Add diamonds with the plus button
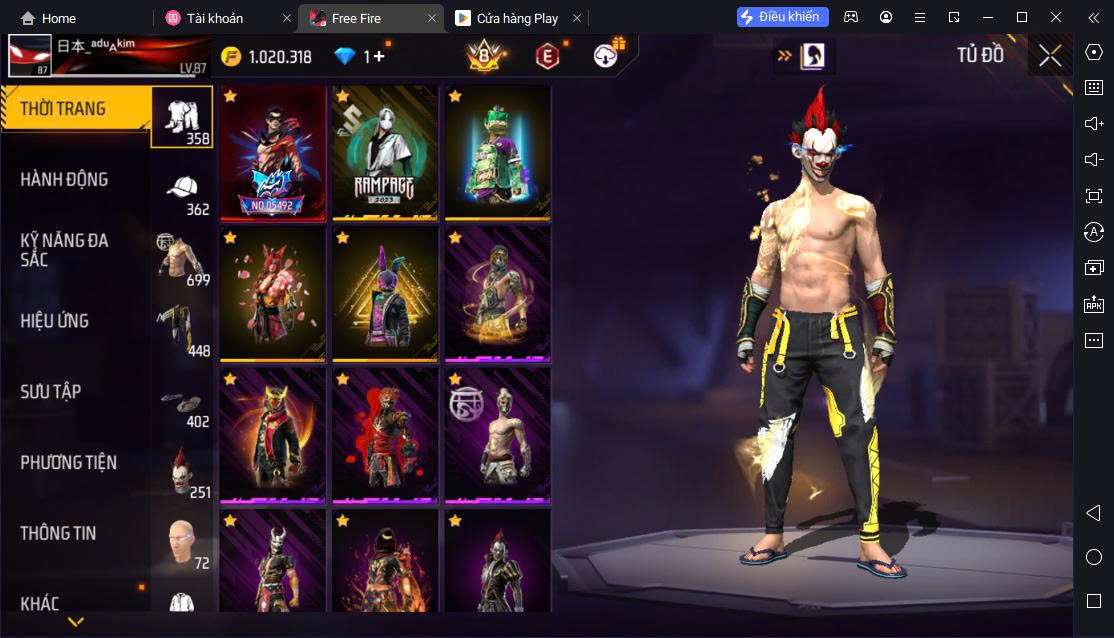Viewport: 1114px width, 638px height. pos(380,57)
